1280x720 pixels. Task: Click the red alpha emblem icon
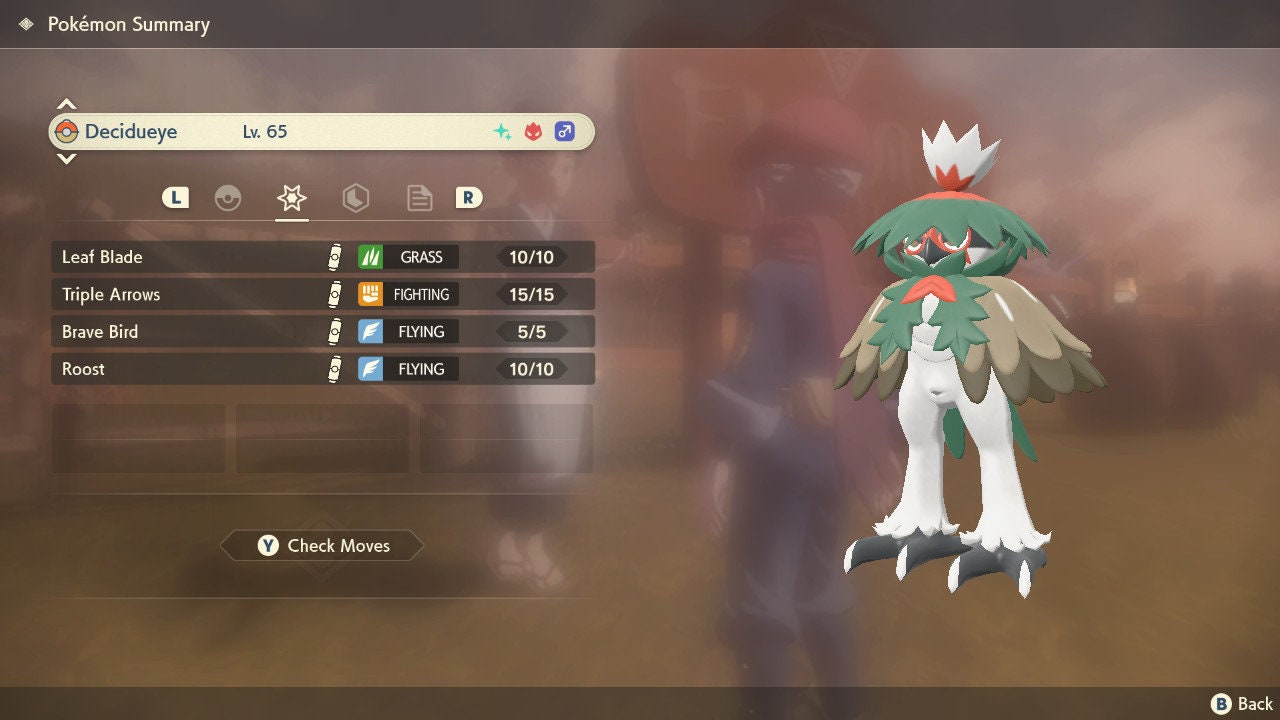pos(531,130)
